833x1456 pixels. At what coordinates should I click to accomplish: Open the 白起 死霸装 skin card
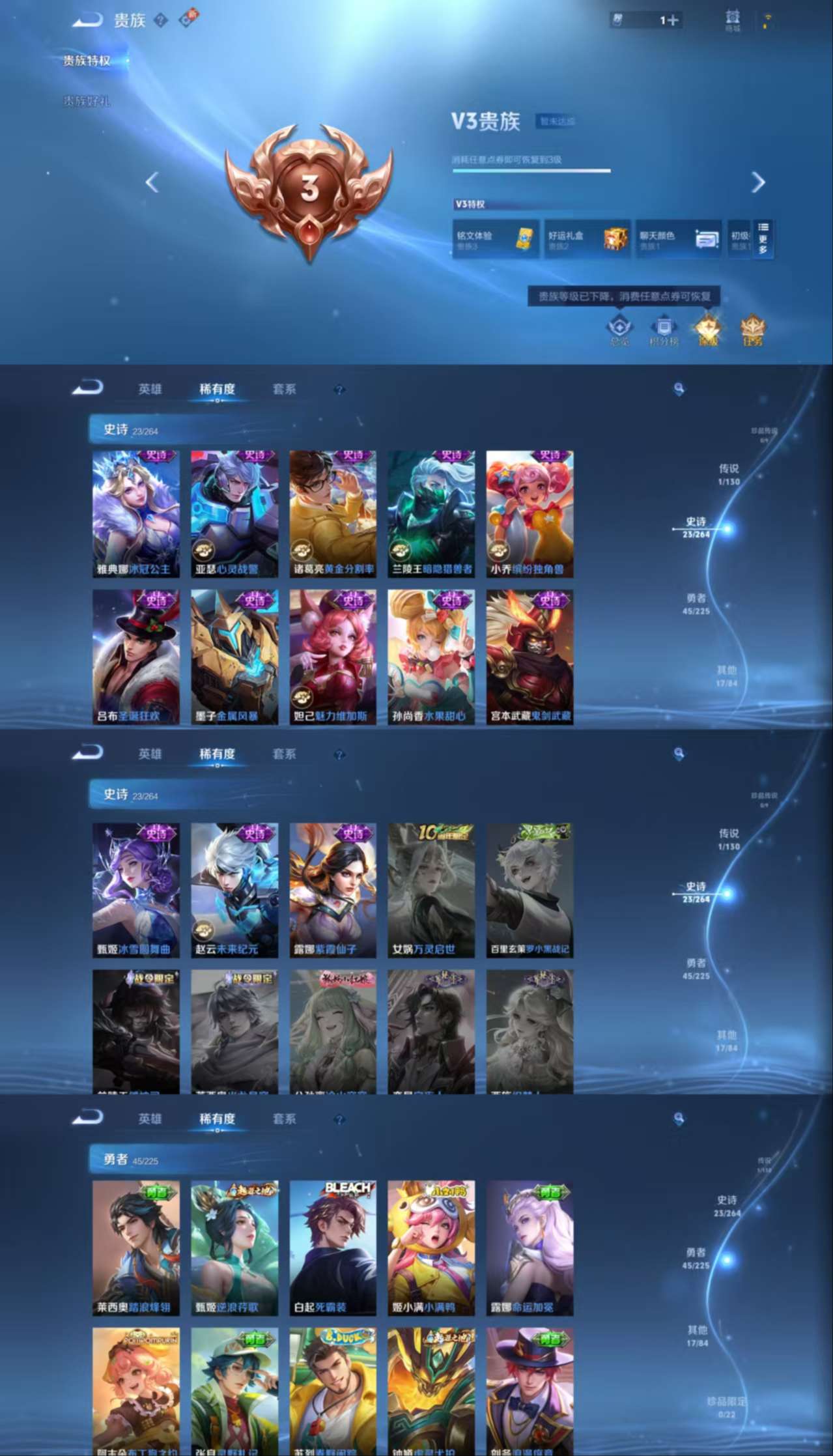pos(333,1248)
